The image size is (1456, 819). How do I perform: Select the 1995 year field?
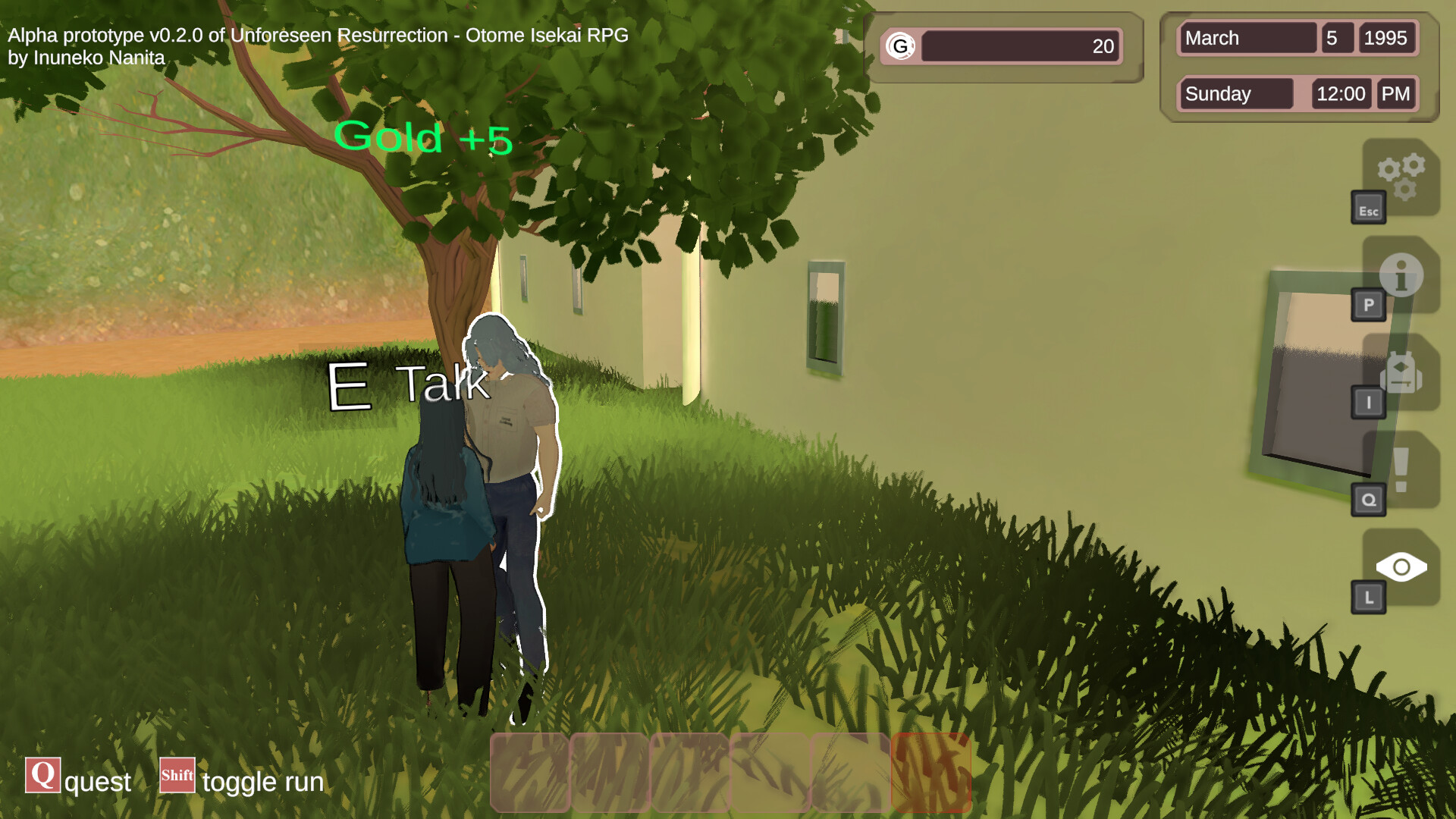pos(1387,38)
